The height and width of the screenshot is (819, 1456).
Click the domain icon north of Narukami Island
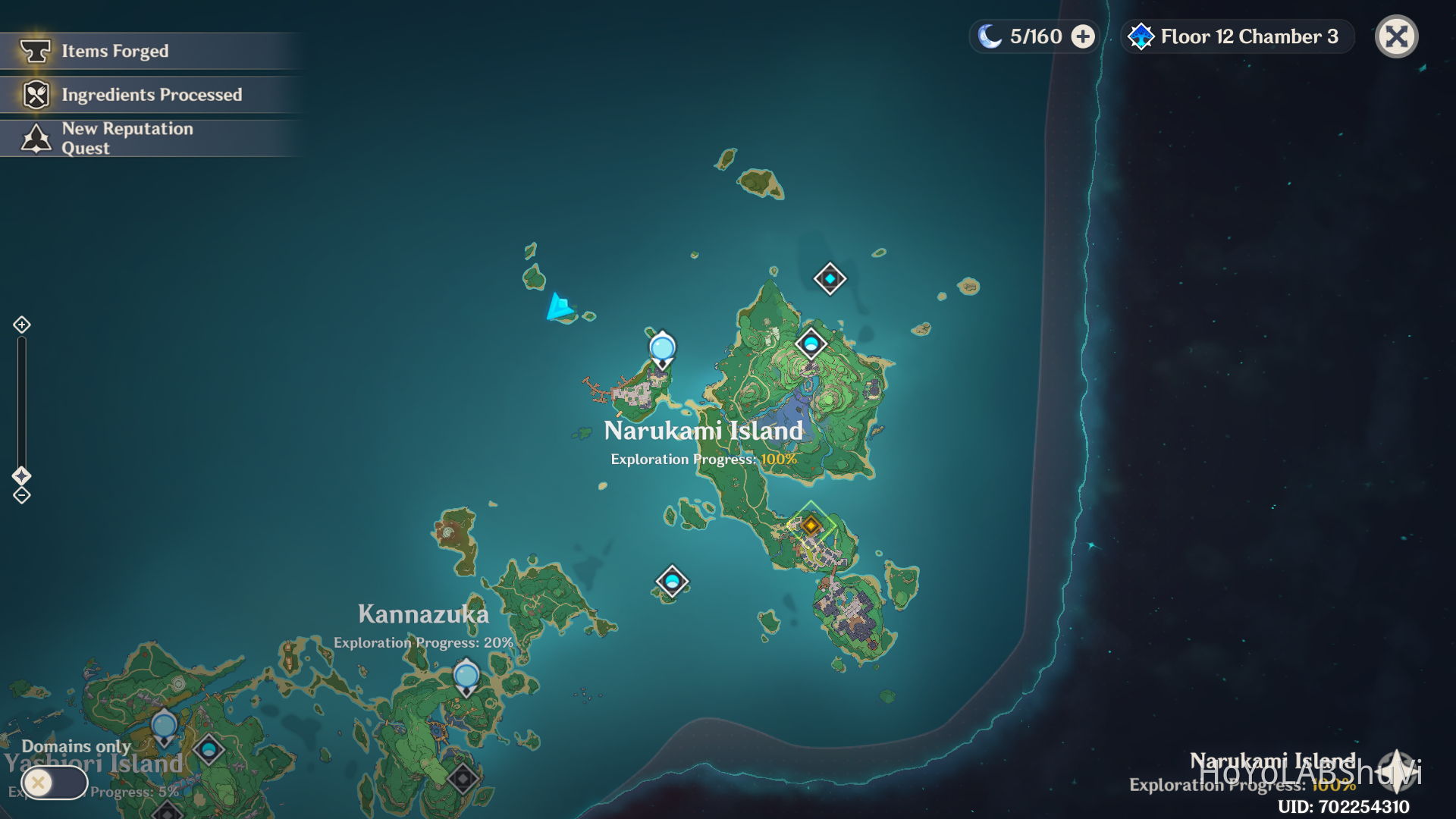pyautogui.click(x=829, y=278)
